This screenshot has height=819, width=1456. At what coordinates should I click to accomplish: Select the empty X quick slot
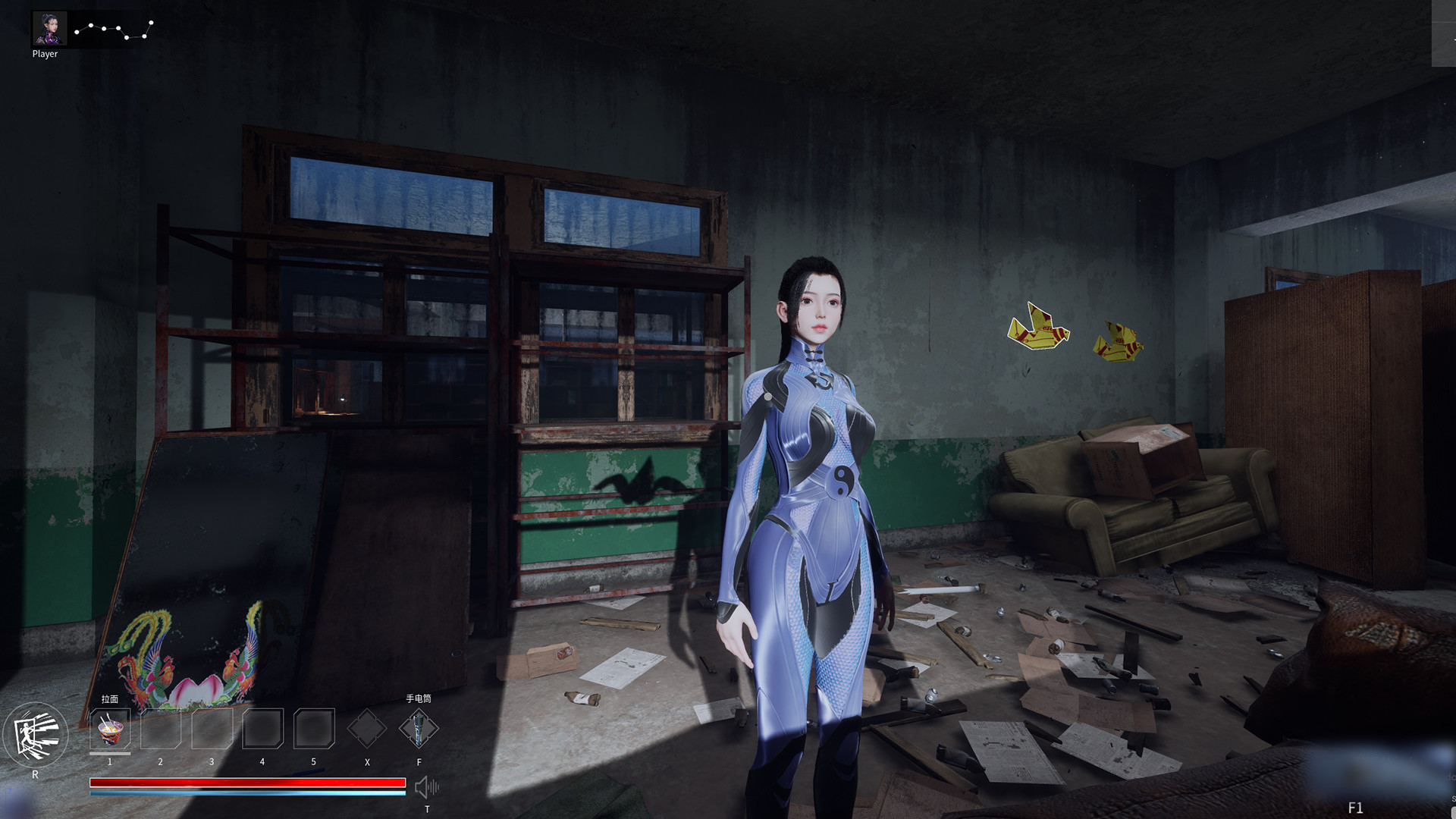pyautogui.click(x=367, y=729)
